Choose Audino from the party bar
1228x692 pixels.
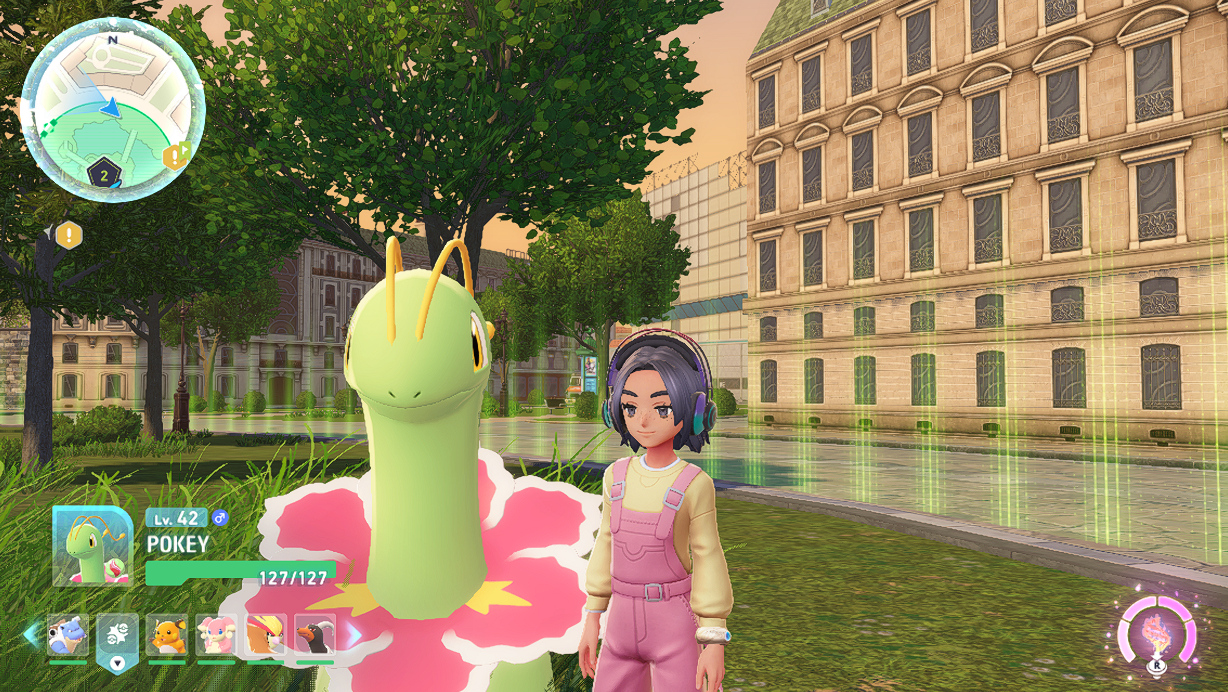tap(216, 635)
